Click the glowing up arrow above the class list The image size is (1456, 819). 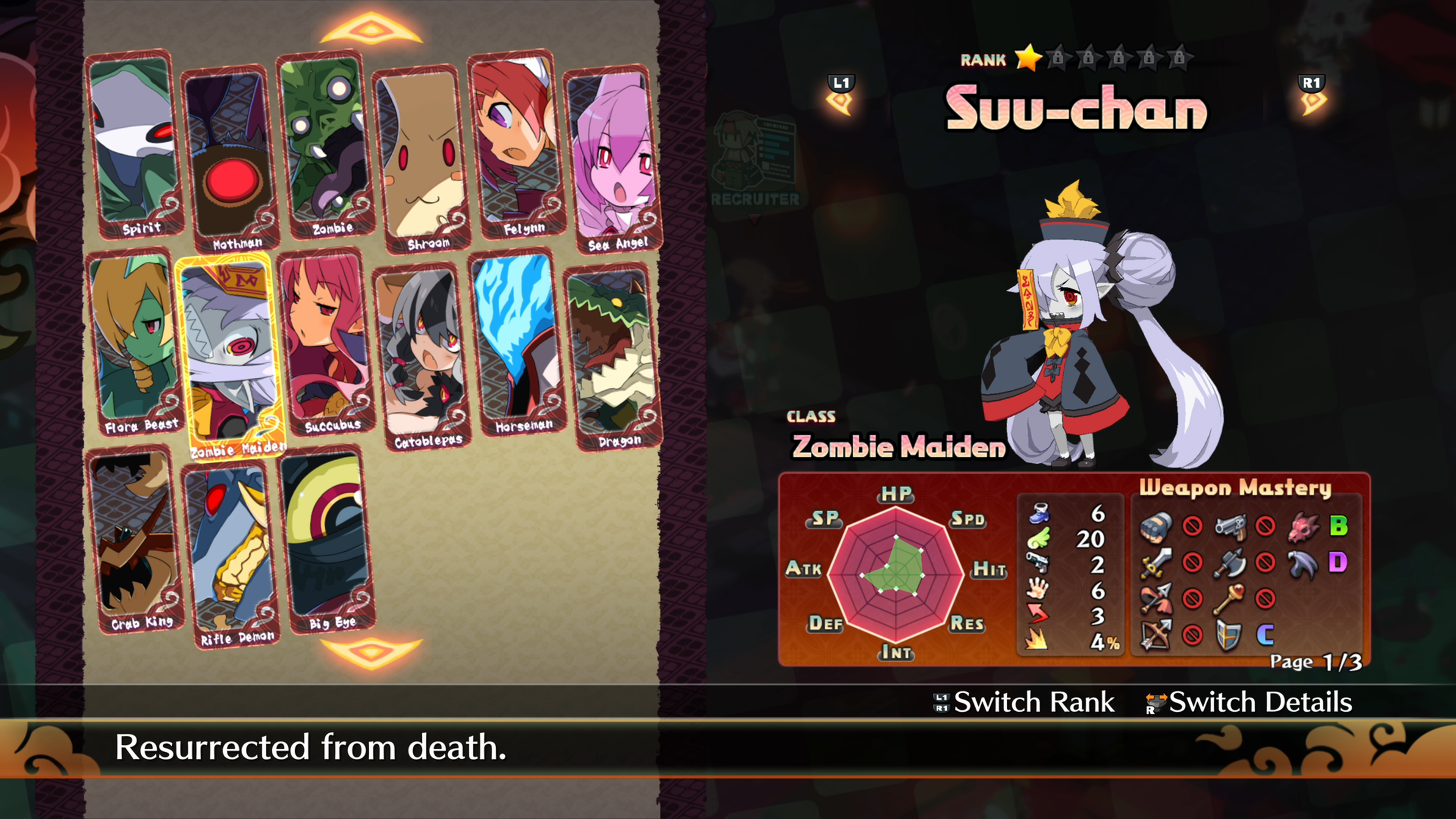pos(371,30)
